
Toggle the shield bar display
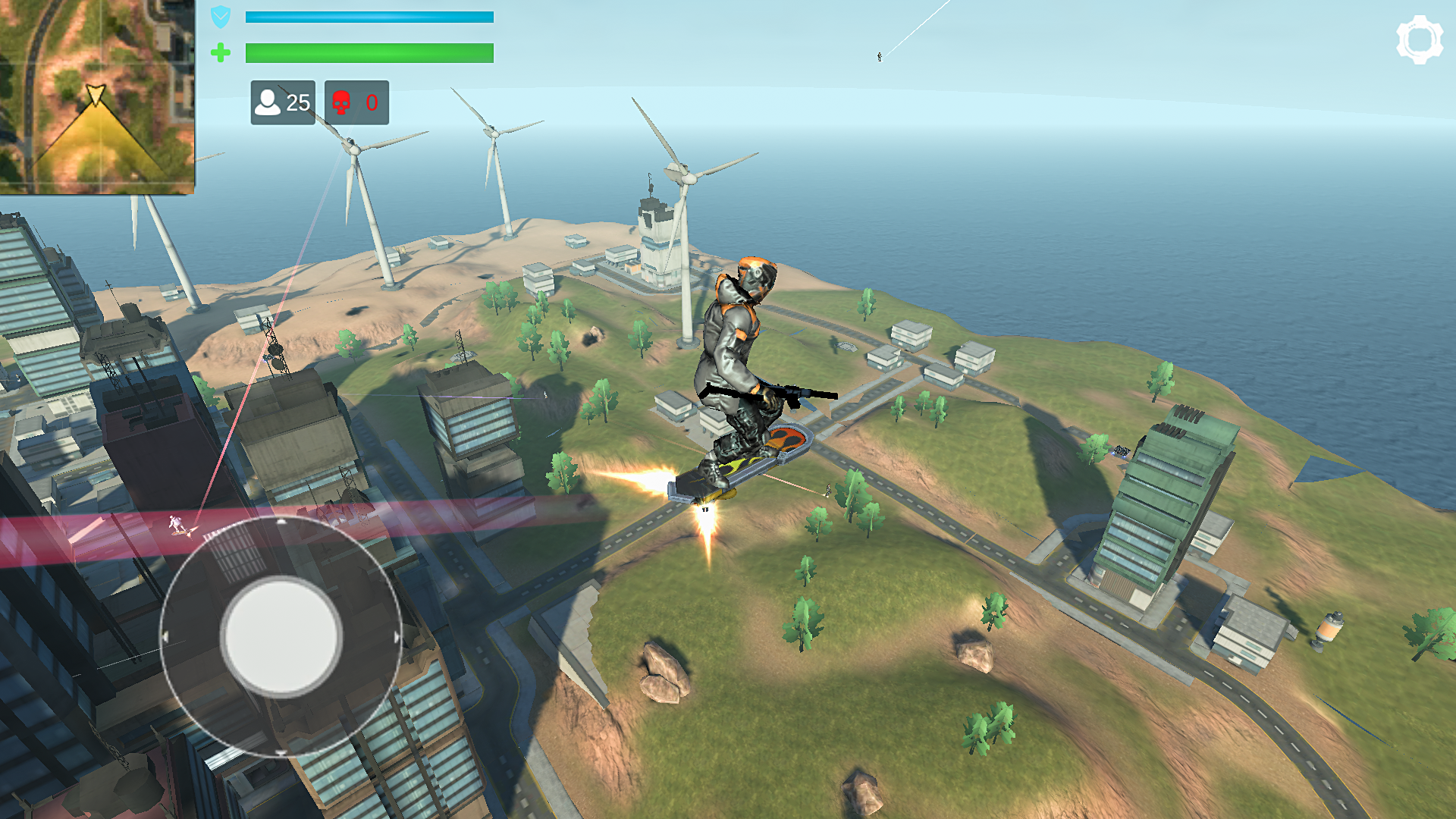click(369, 17)
